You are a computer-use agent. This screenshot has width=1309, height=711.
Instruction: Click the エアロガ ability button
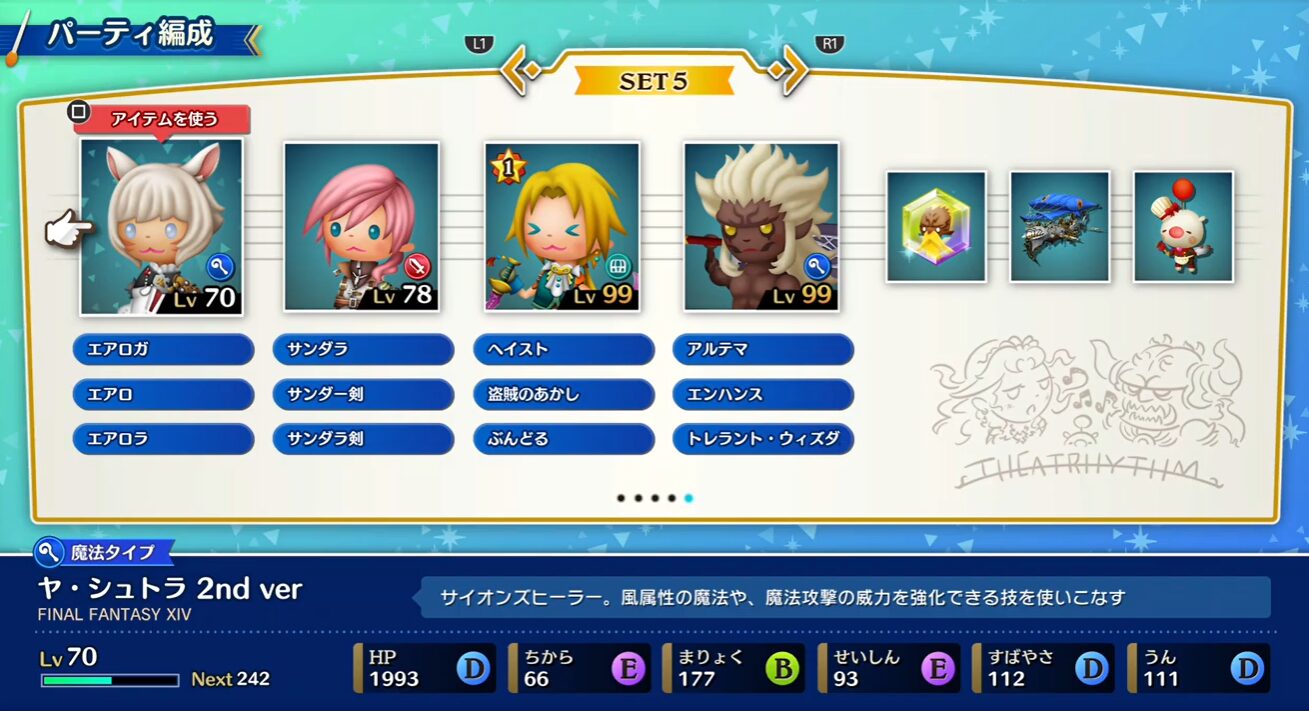[163, 350]
